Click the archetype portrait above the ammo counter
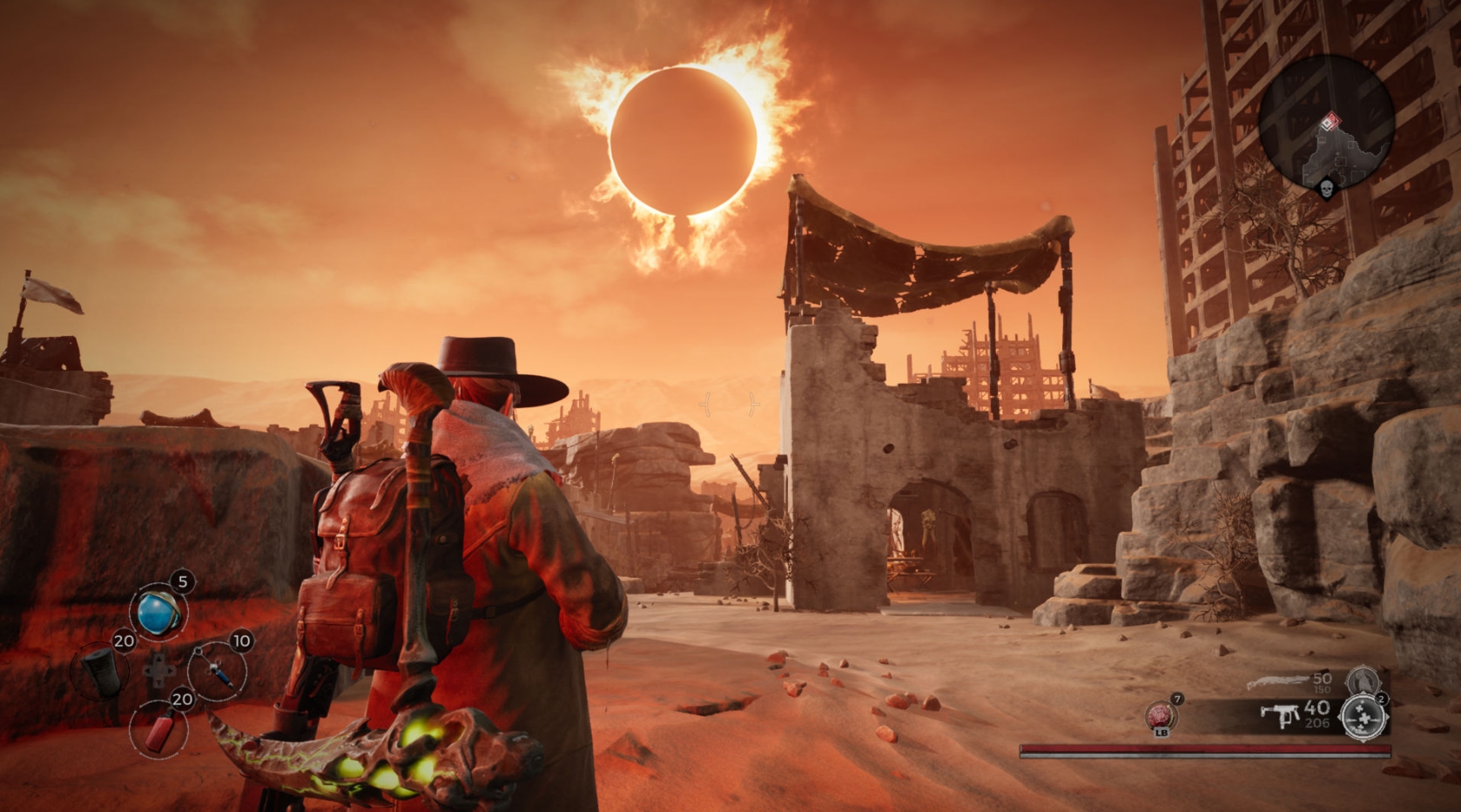 tap(1363, 681)
